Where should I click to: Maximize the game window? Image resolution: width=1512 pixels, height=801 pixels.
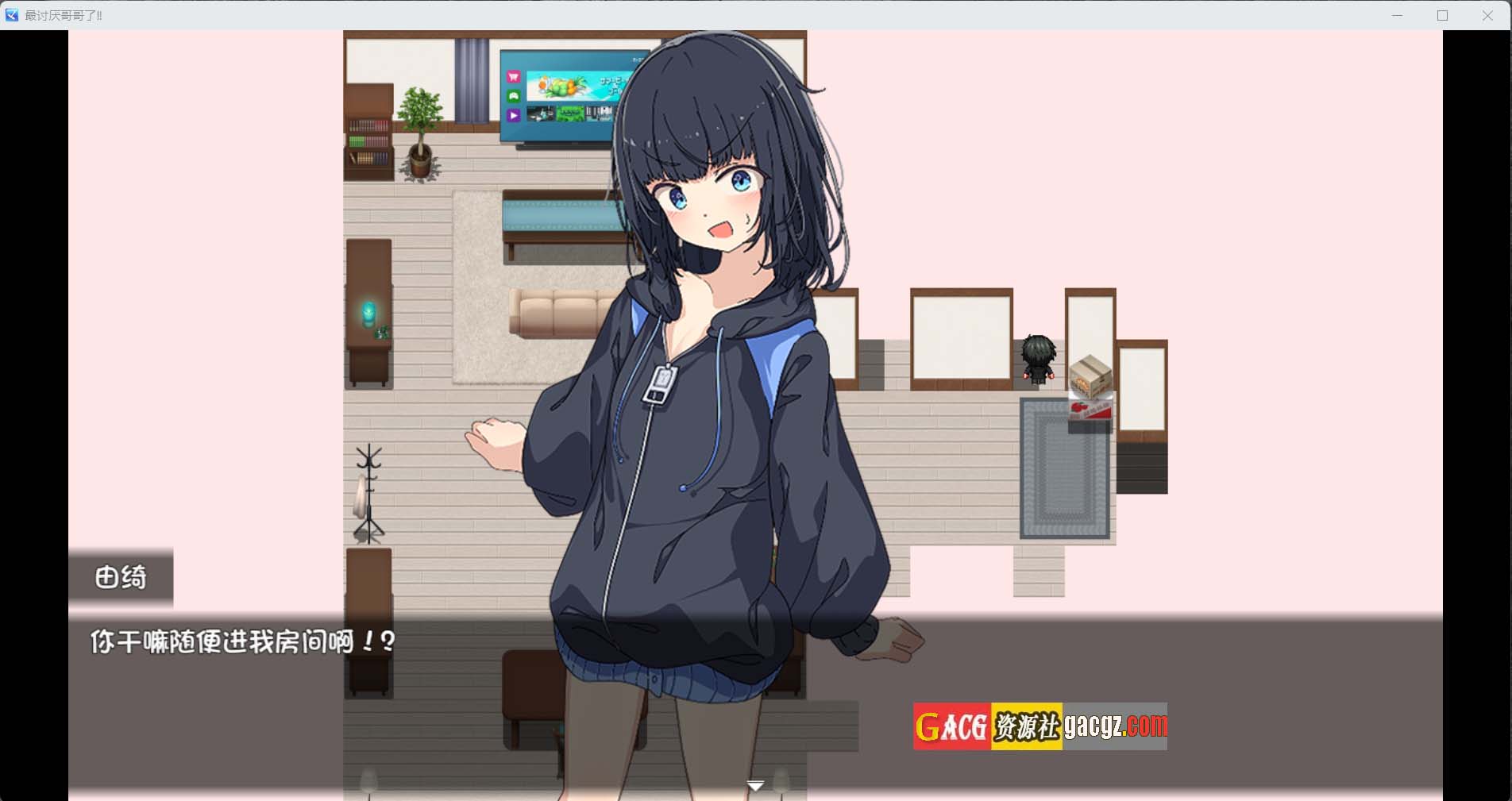click(x=1442, y=16)
